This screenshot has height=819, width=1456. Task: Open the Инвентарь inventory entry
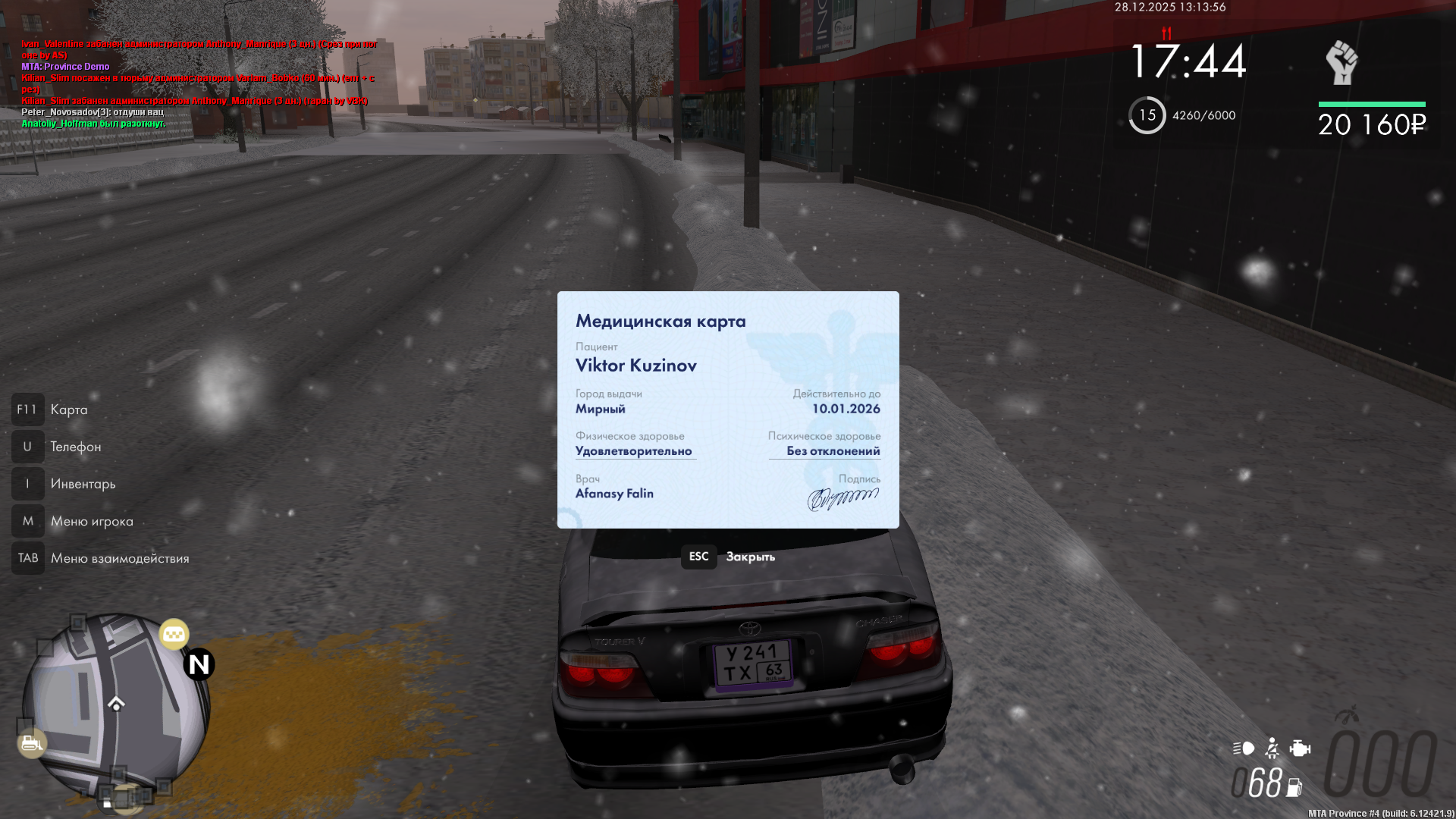(83, 484)
